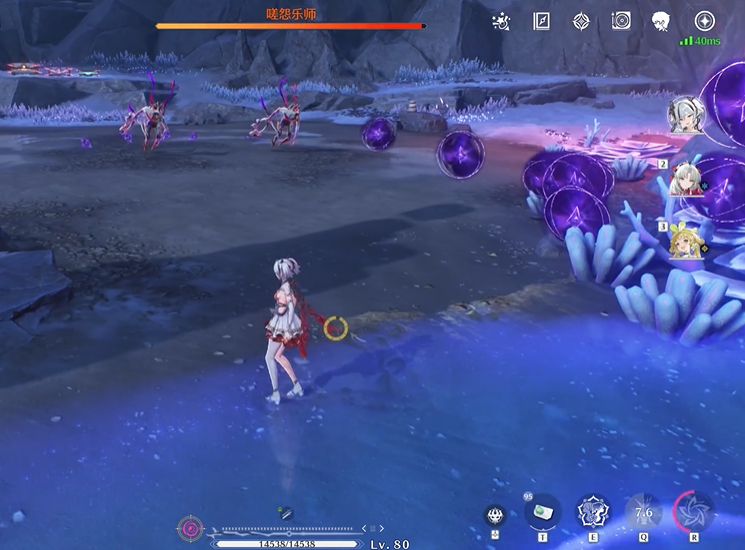Open the disc record icon
This screenshot has height=550, width=745.
[620, 21]
